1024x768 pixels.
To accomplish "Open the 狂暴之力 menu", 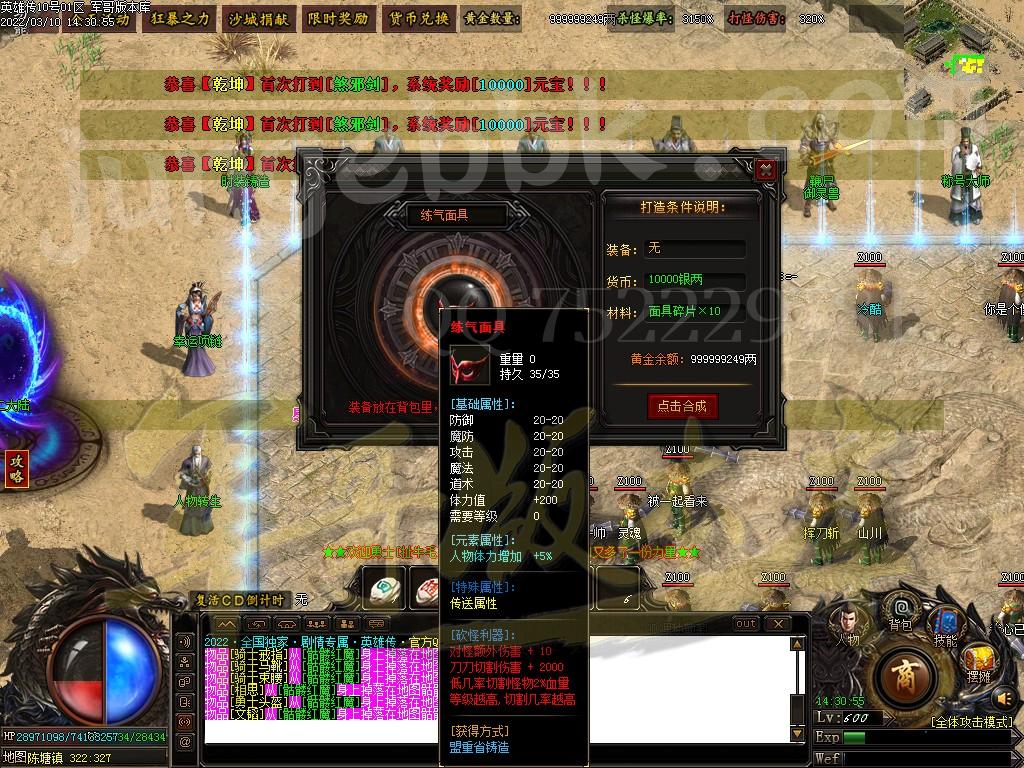I will tap(181, 18).
